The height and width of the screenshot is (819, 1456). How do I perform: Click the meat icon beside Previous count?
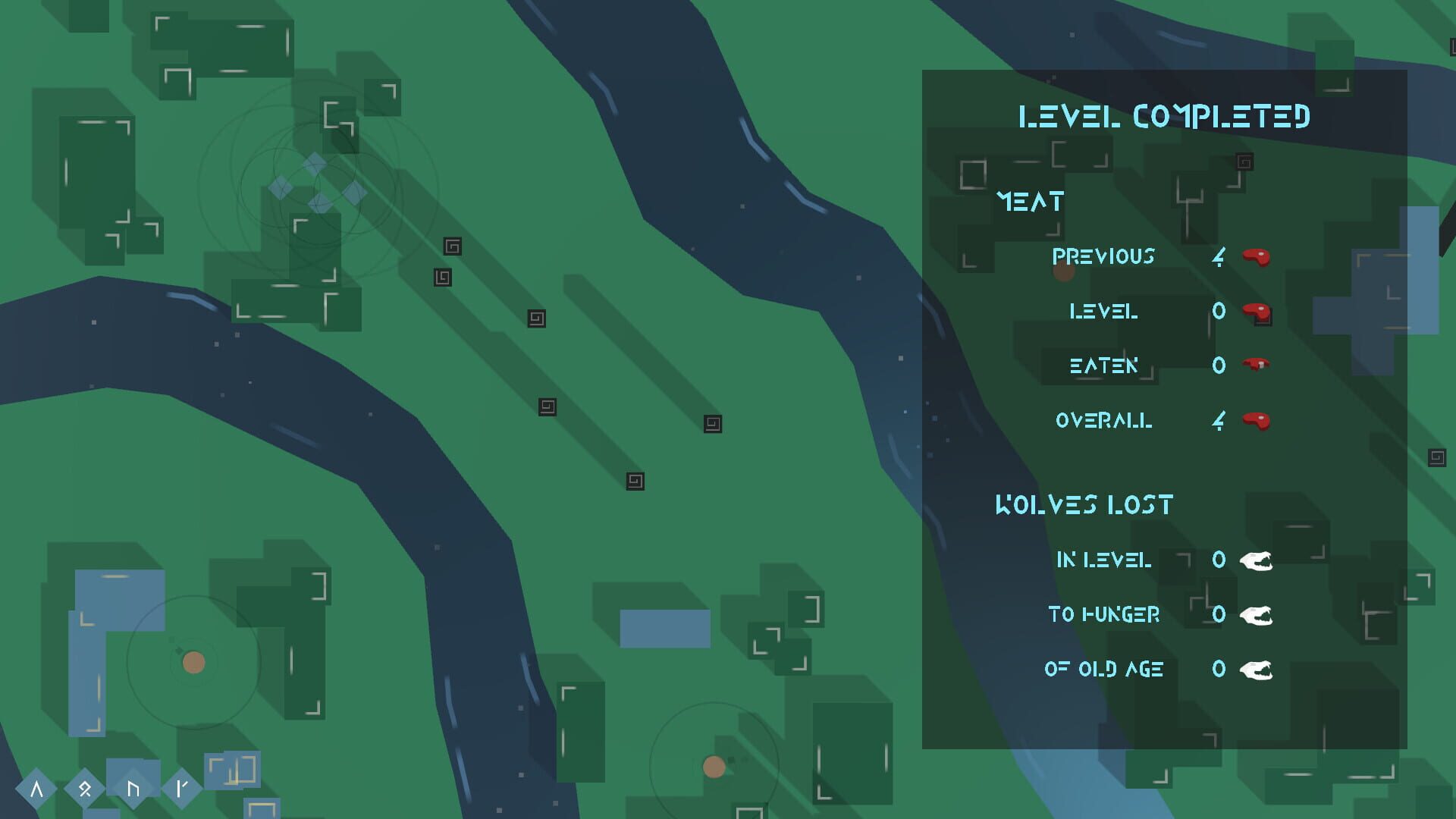tap(1258, 256)
